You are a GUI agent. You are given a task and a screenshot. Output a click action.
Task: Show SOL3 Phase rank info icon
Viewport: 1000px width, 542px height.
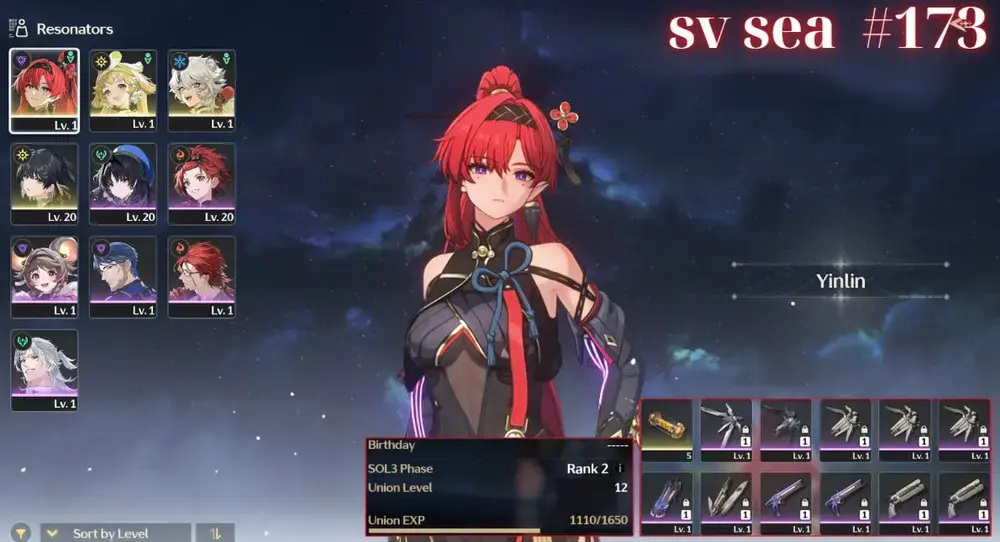click(620, 468)
